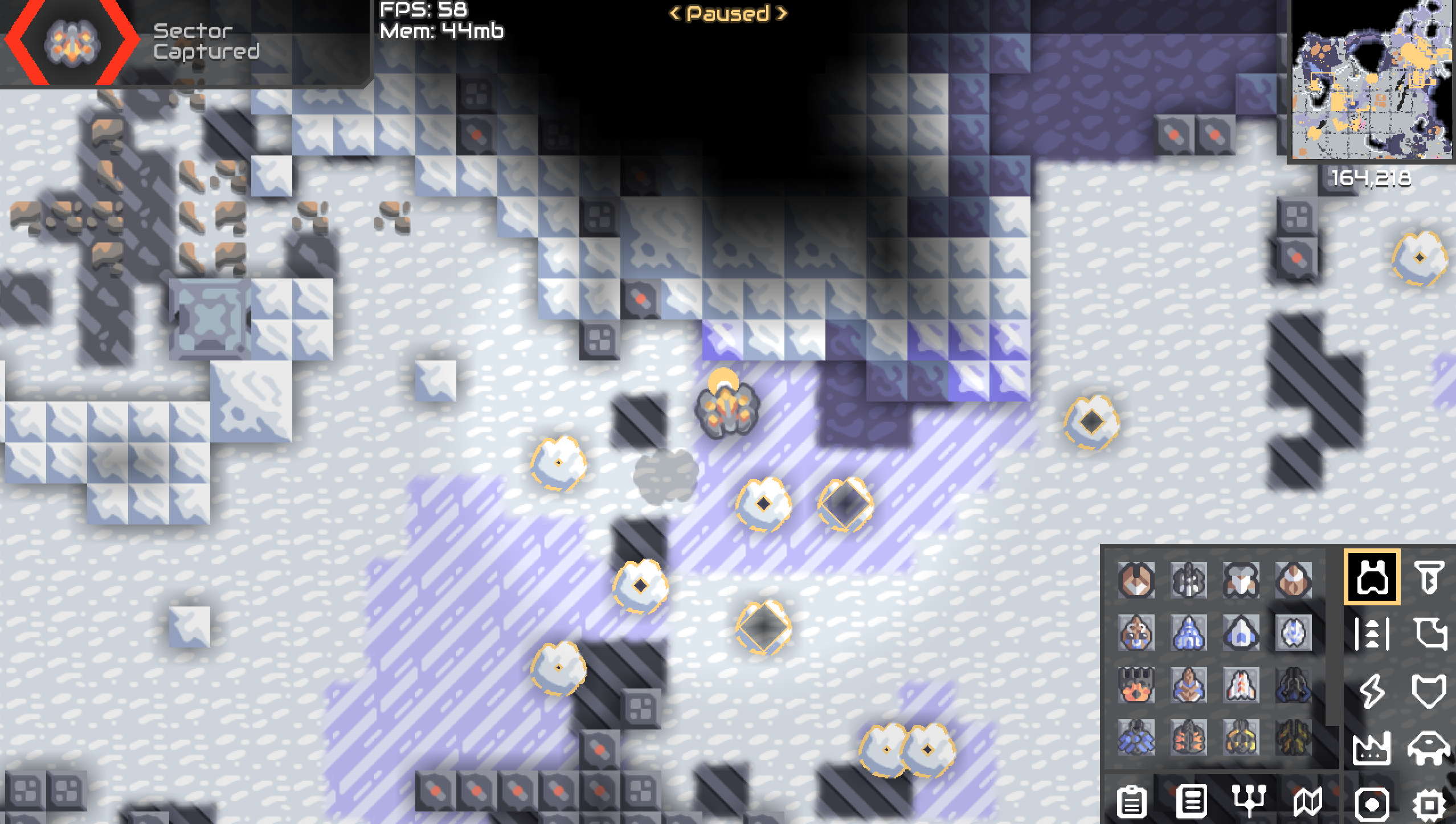
Task: Deselect the highlighted block category
Action: pos(1372,578)
